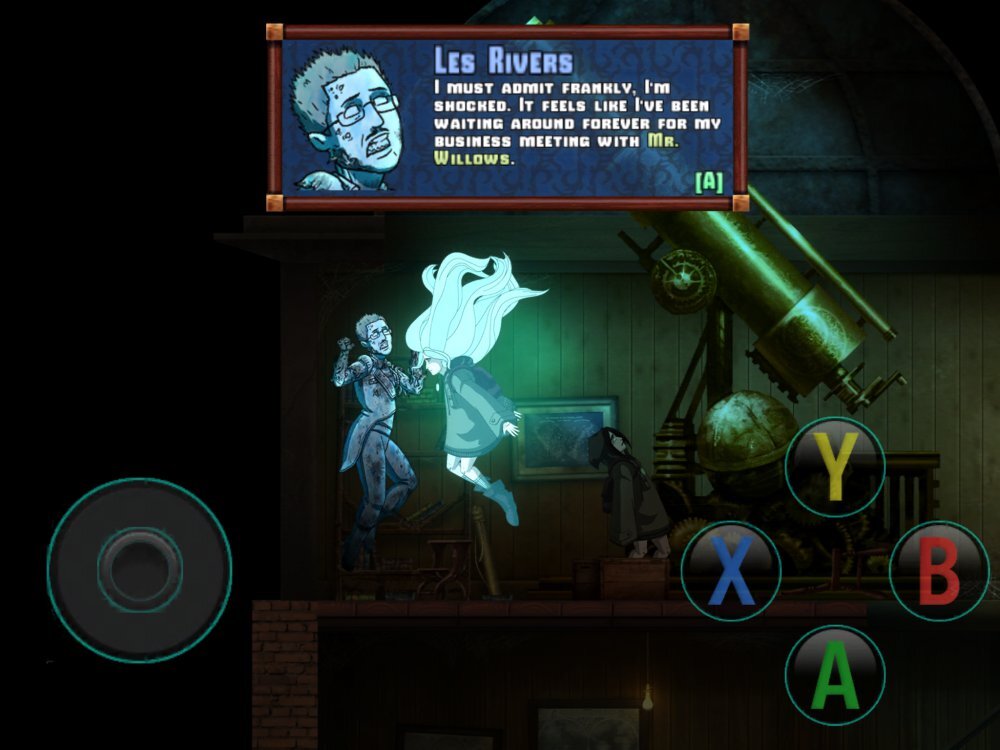Tap the red B touch button
The height and width of the screenshot is (750, 1000).
pos(938,572)
